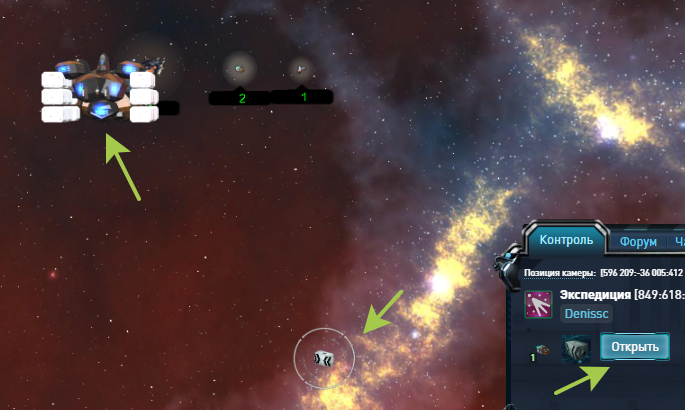Choose the fleet marker labeled 2
The image size is (685, 410).
coord(240,69)
